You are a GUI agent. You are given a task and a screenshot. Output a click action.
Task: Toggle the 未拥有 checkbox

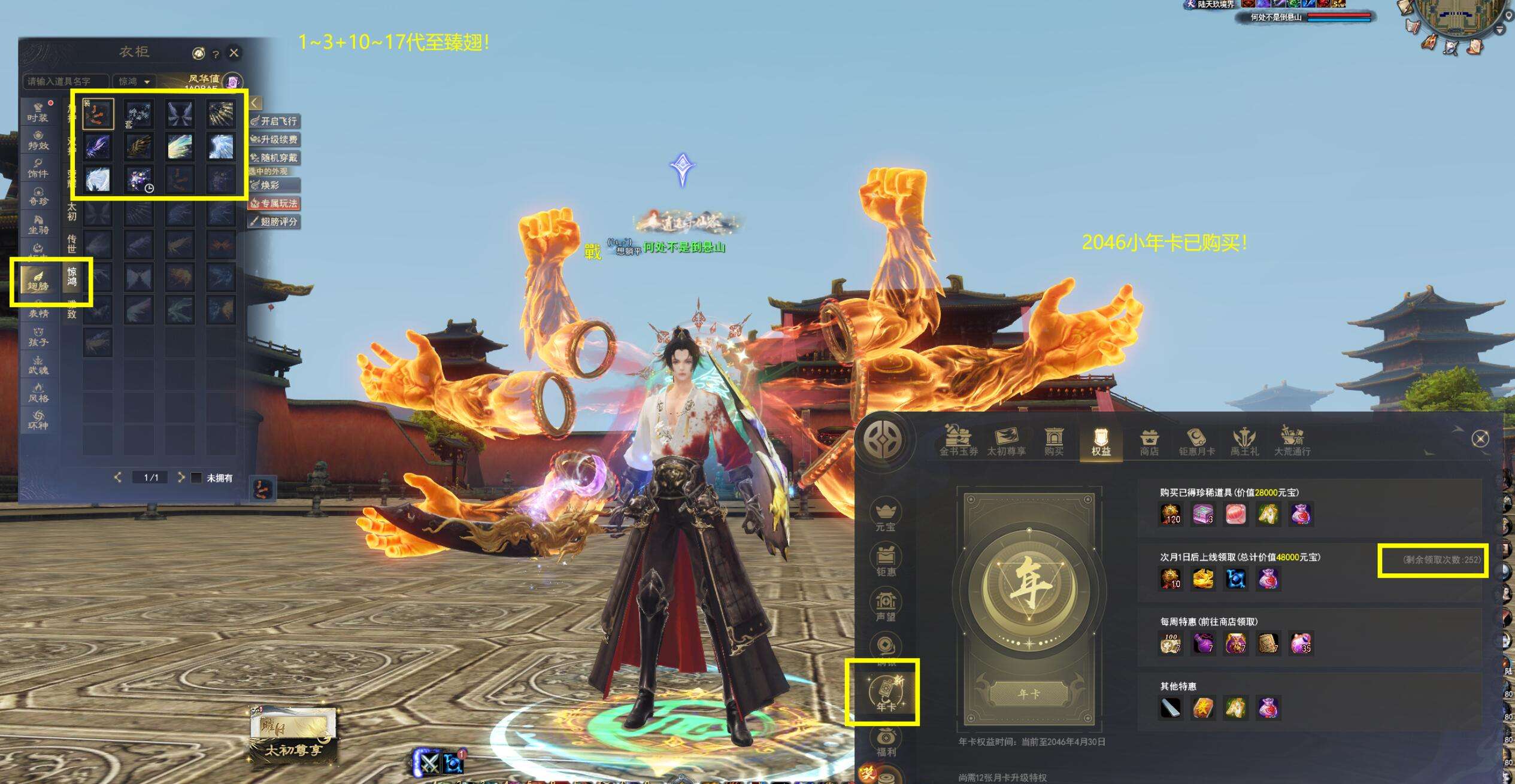coord(196,478)
